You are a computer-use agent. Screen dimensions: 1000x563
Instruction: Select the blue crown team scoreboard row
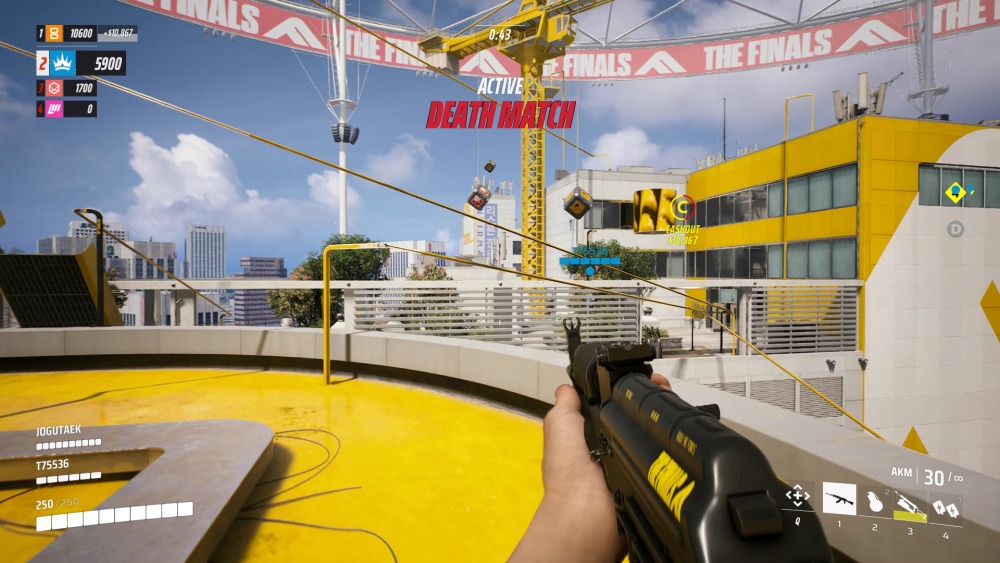81,64
